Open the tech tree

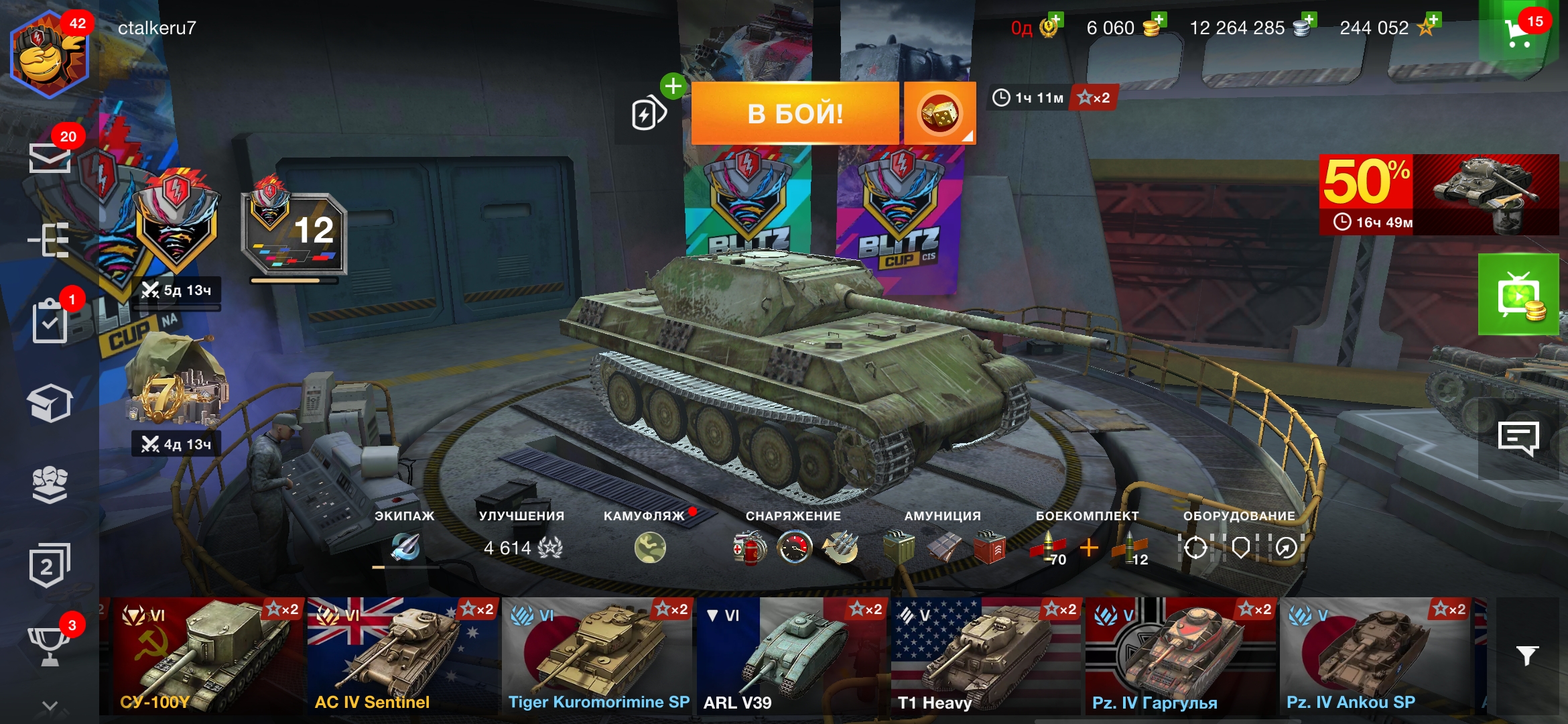point(50,239)
